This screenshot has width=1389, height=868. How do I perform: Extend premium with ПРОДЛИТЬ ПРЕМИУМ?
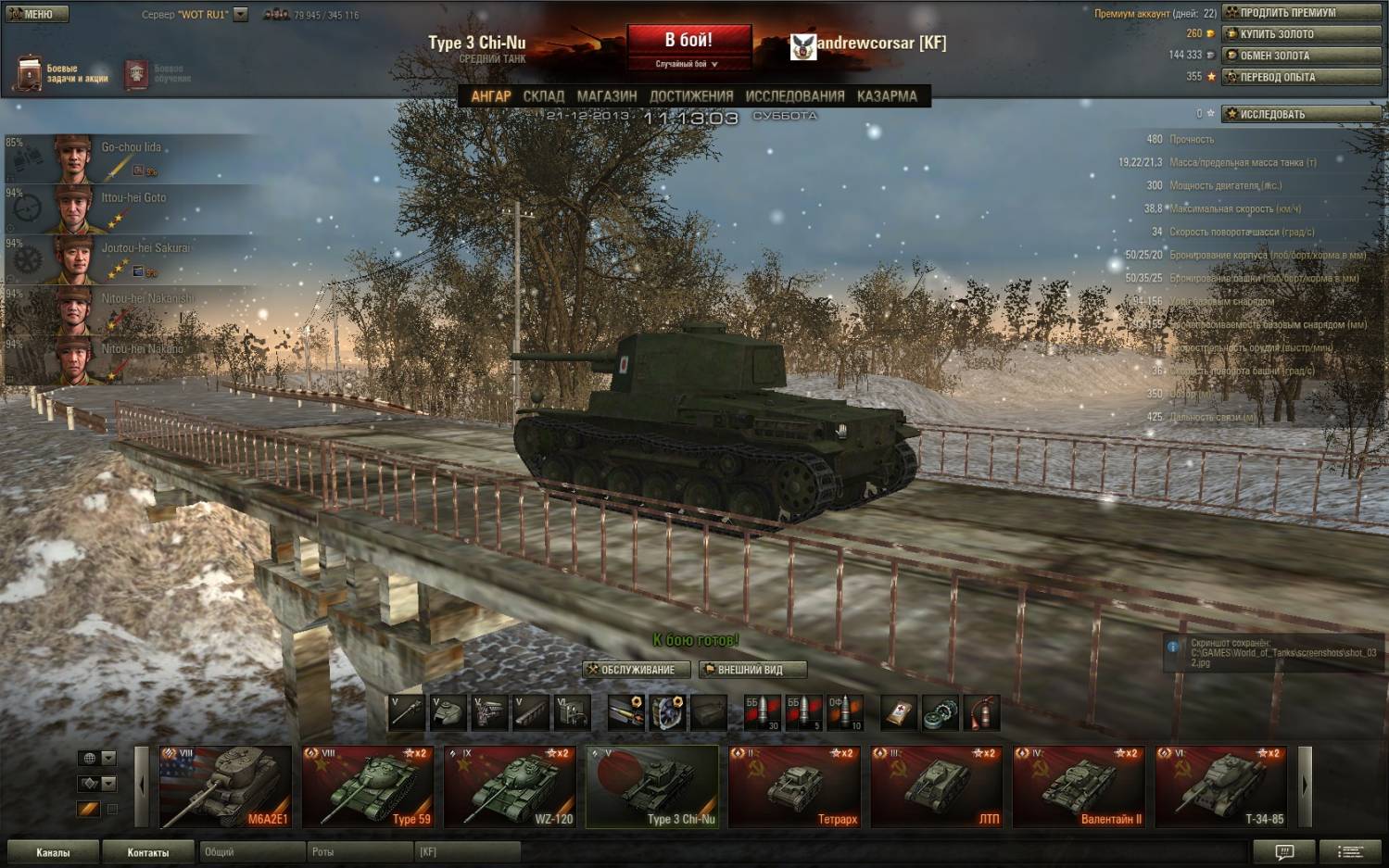1301,13
